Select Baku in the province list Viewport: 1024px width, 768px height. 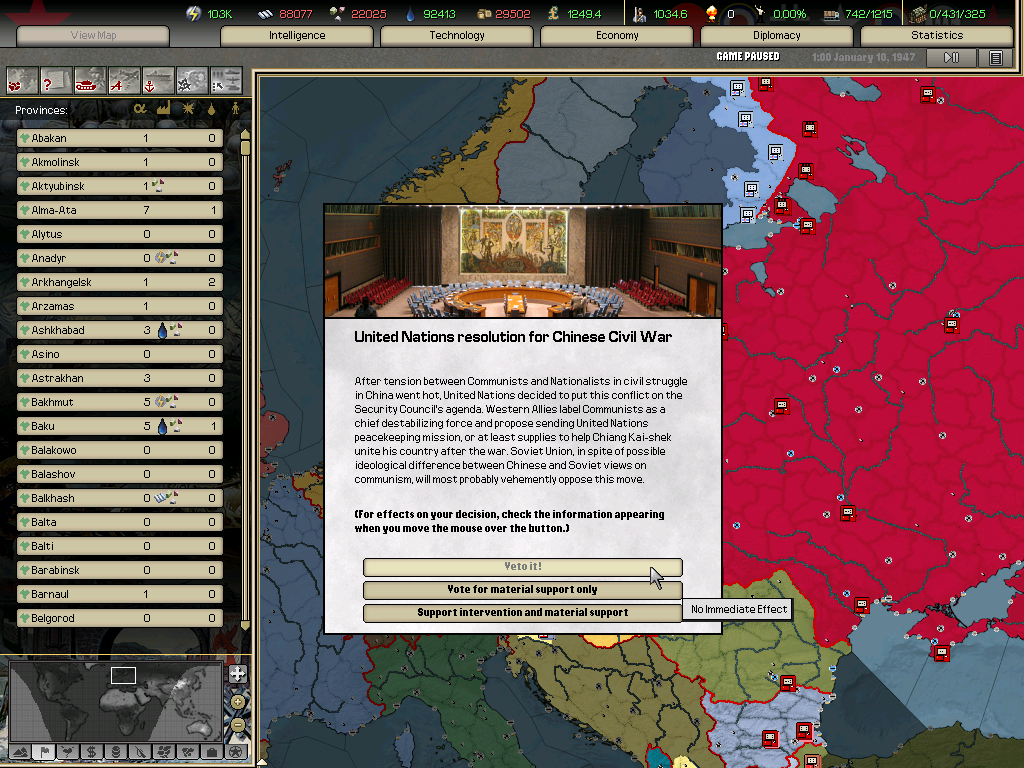point(120,426)
